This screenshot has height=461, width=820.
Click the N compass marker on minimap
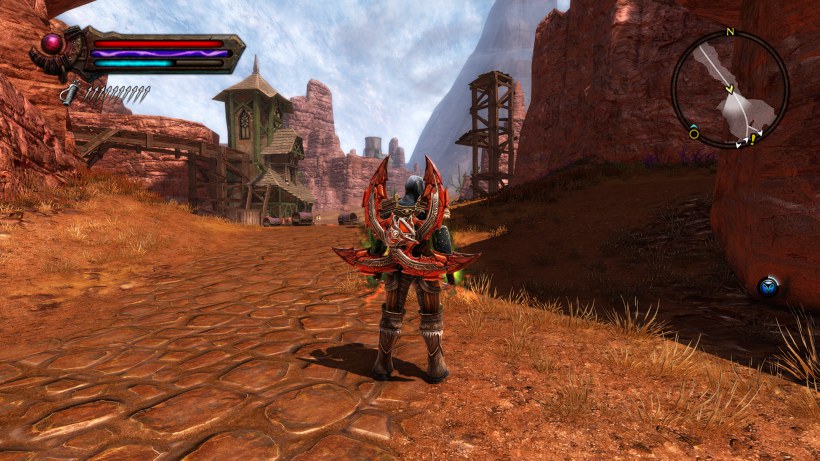click(x=730, y=32)
